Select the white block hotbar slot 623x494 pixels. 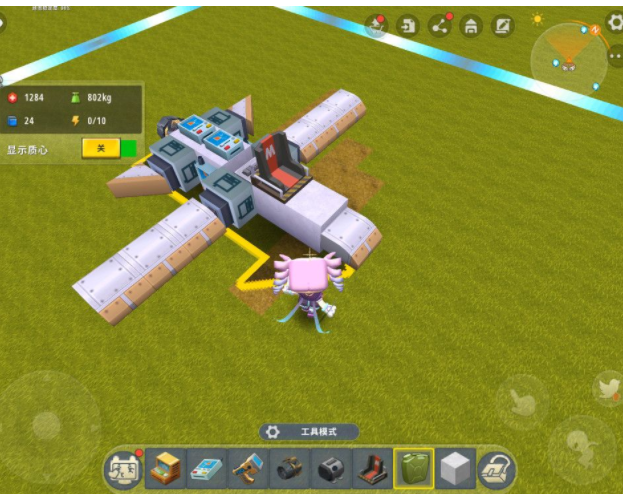tap(455, 468)
